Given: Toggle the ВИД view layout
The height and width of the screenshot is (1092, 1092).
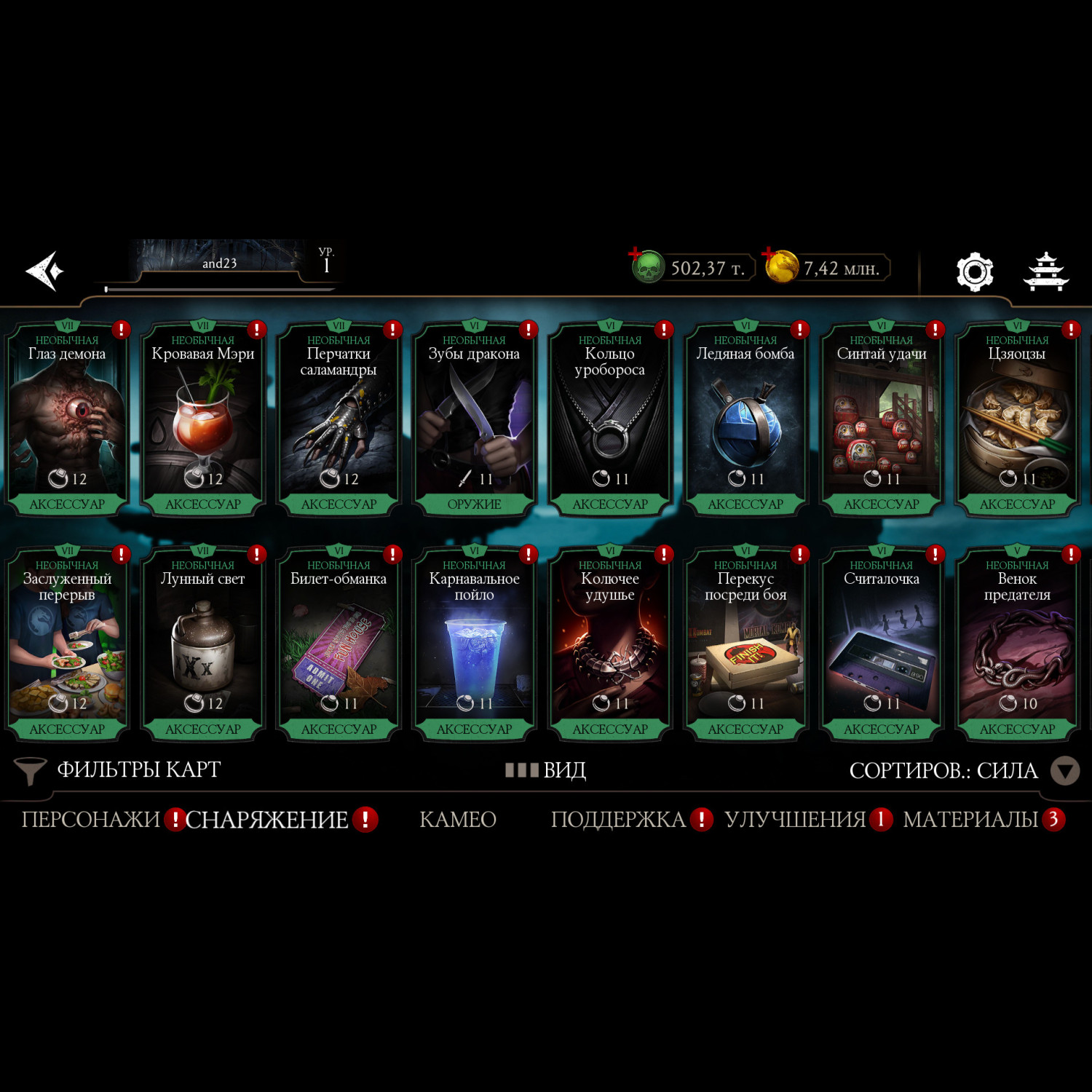Looking at the screenshot, I should 546,769.
